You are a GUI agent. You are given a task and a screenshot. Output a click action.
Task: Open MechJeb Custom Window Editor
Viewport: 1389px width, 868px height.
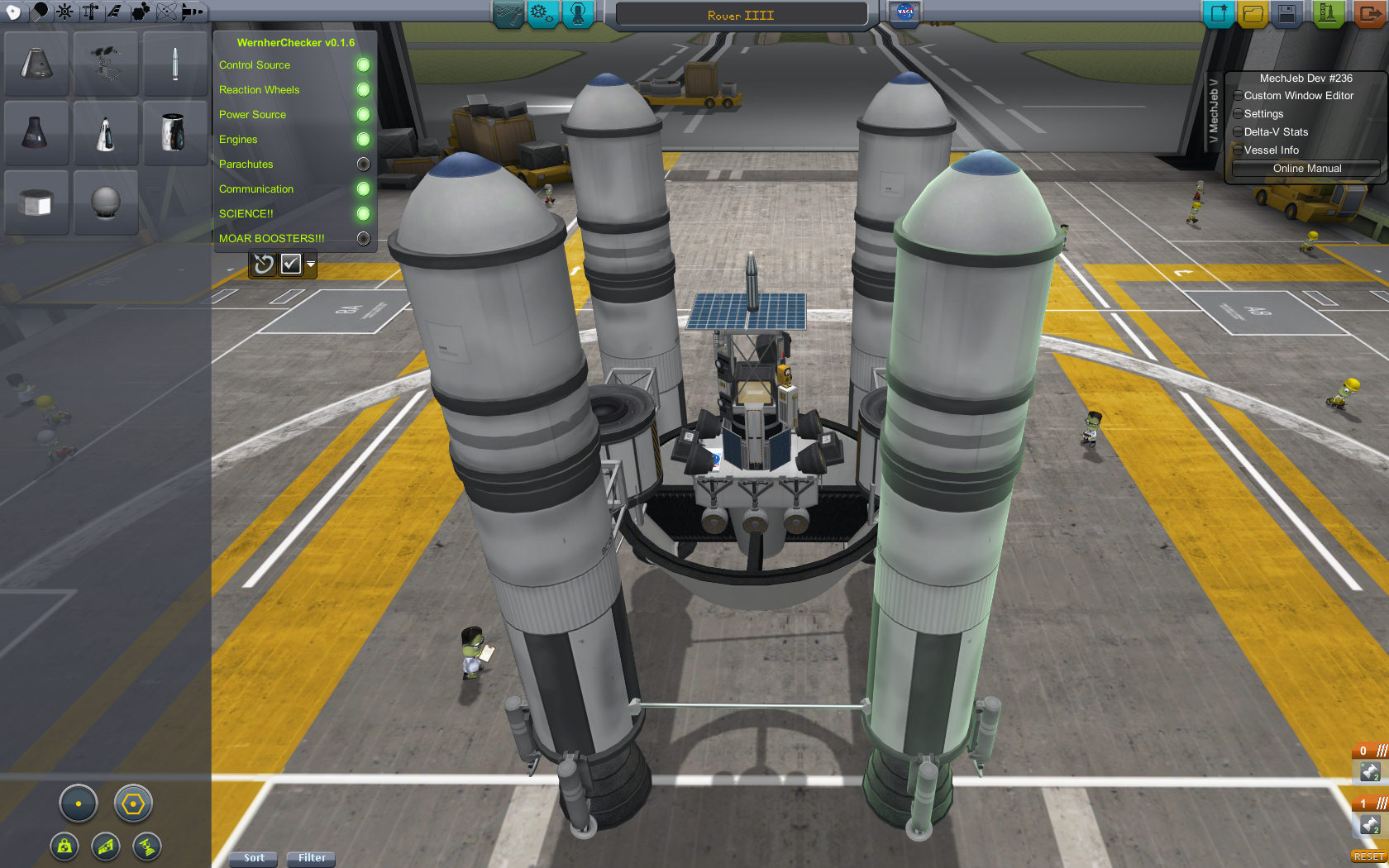(1298, 96)
